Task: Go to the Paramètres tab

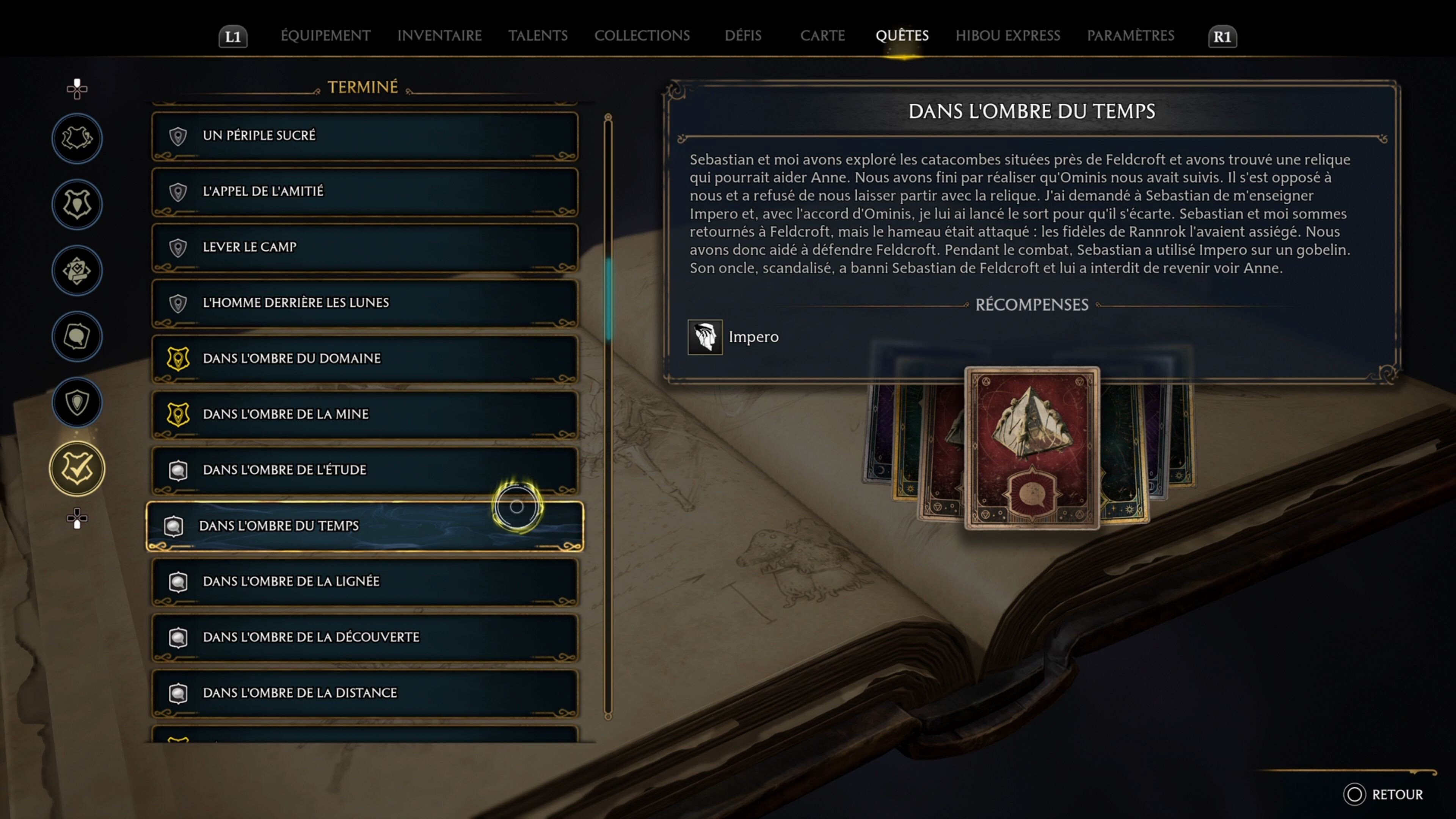Action: click(1130, 36)
